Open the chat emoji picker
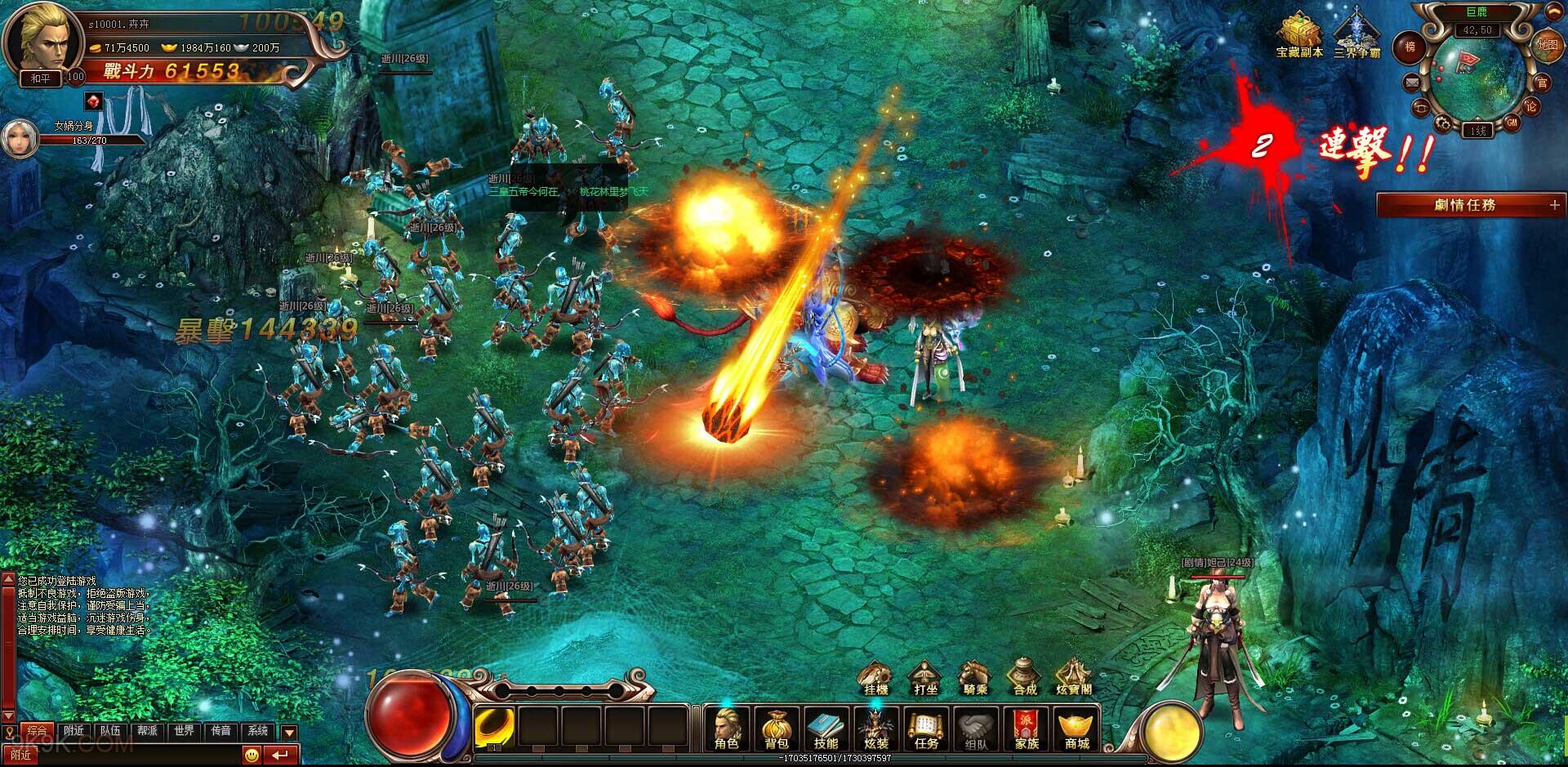 pos(253,754)
